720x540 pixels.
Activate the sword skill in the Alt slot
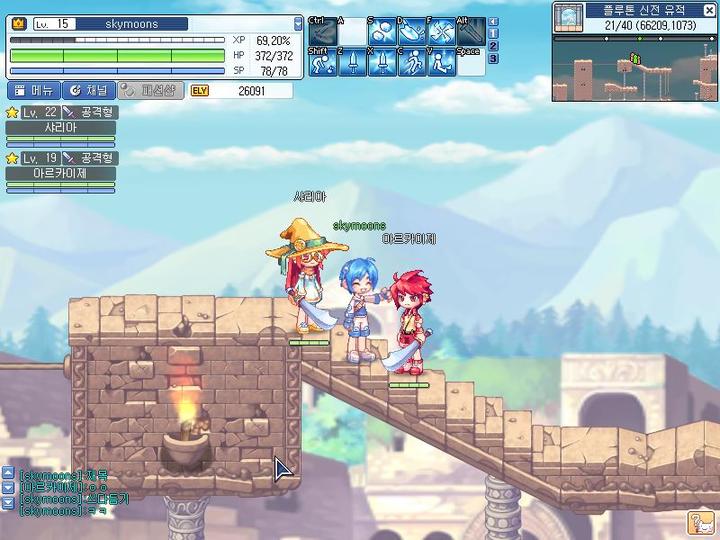pyautogui.click(x=472, y=31)
